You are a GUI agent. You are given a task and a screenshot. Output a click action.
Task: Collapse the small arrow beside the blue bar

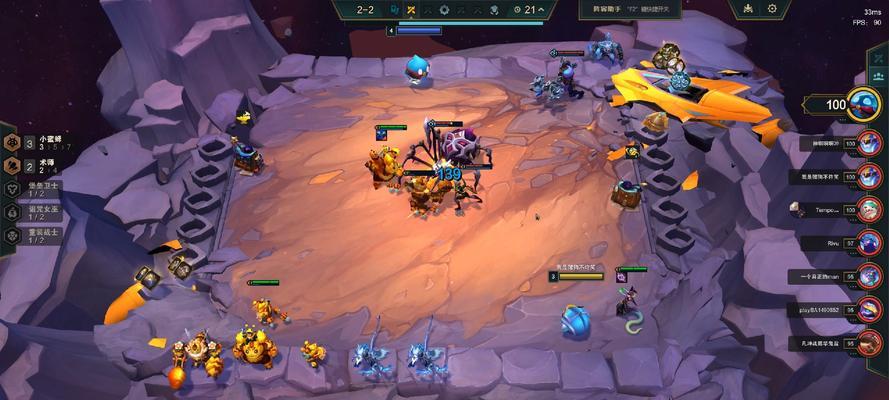(390, 31)
